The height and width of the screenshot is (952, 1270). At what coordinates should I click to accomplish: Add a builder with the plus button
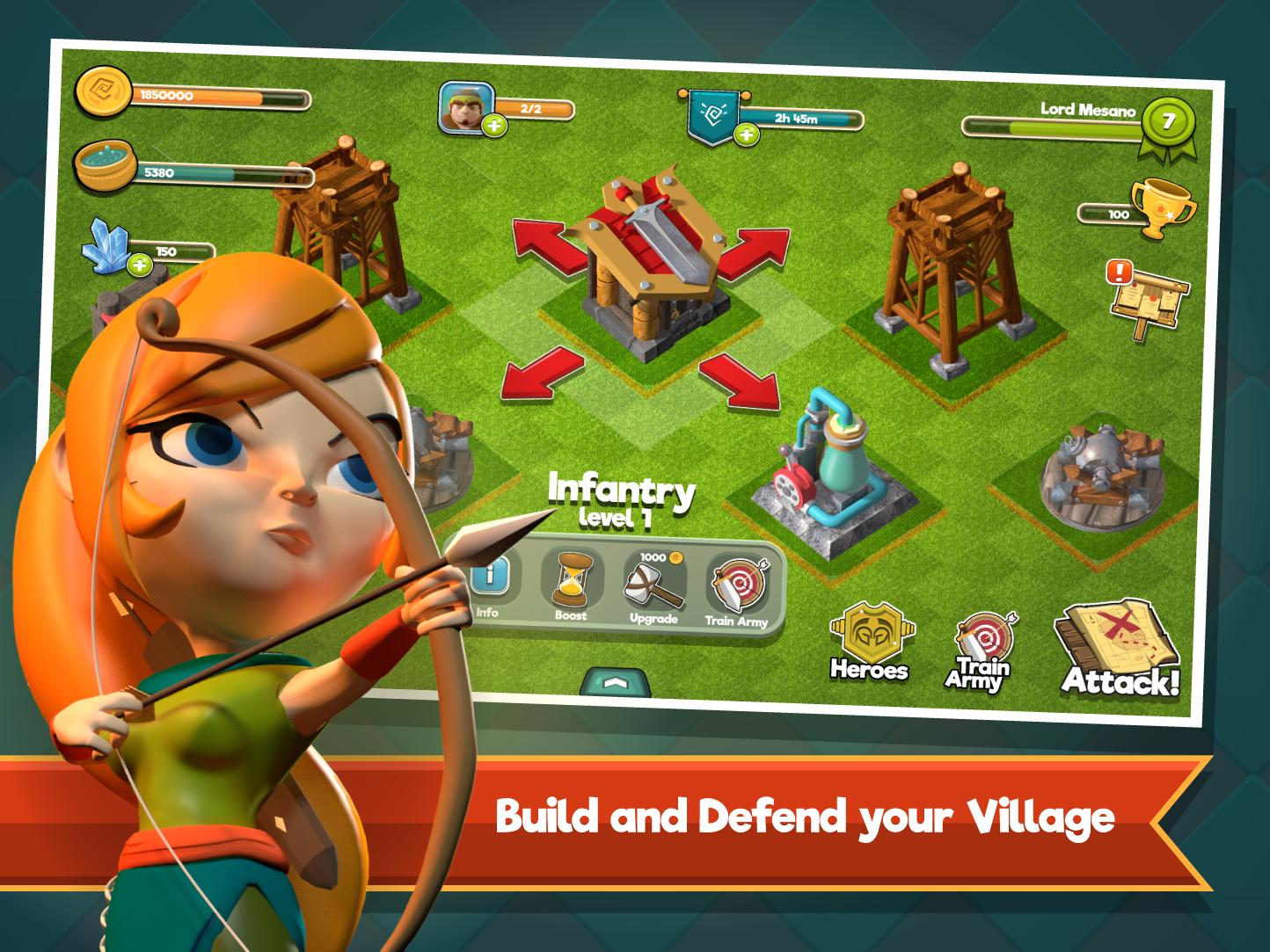495,127
